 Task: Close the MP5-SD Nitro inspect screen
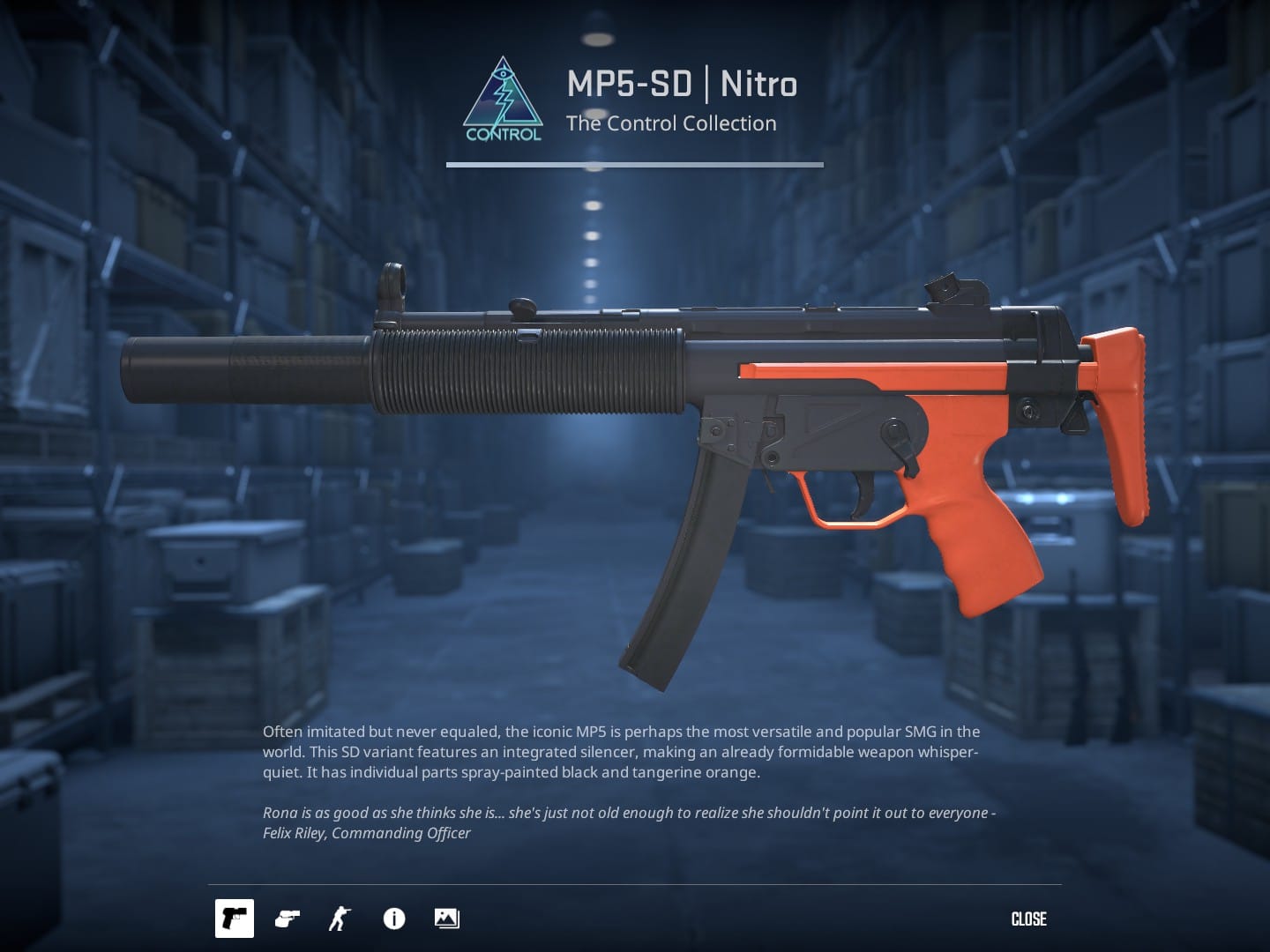coord(1028,919)
